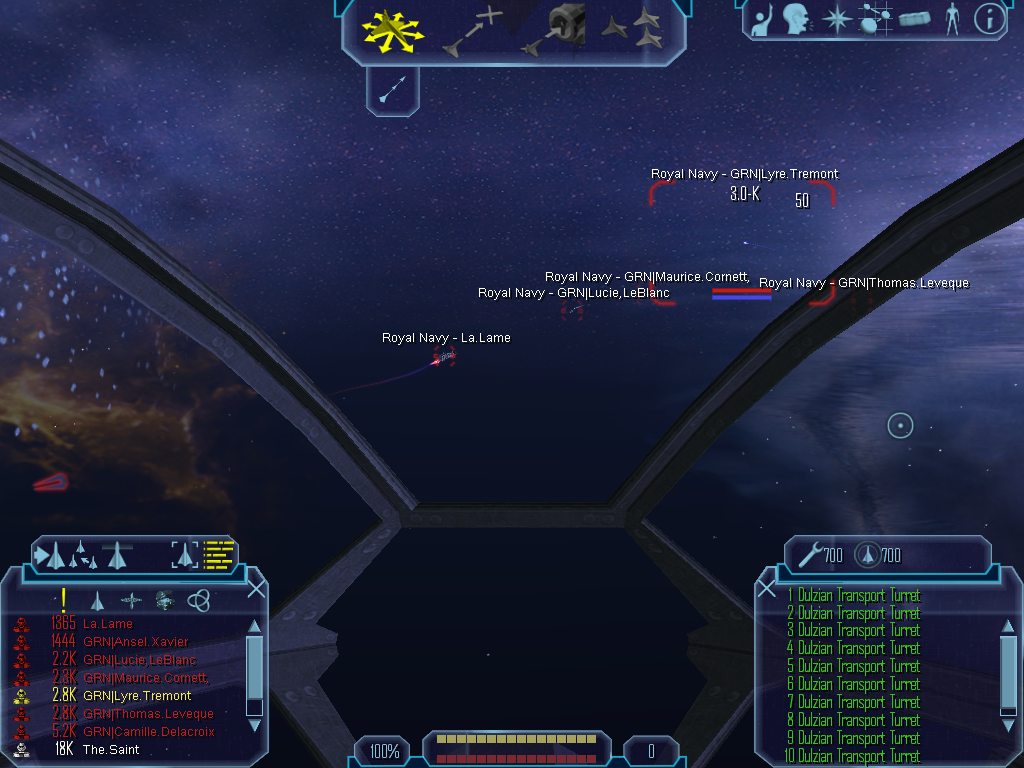Select the three-ship formation maneuver icon
The height and width of the screenshot is (768, 1024).
tap(631, 29)
